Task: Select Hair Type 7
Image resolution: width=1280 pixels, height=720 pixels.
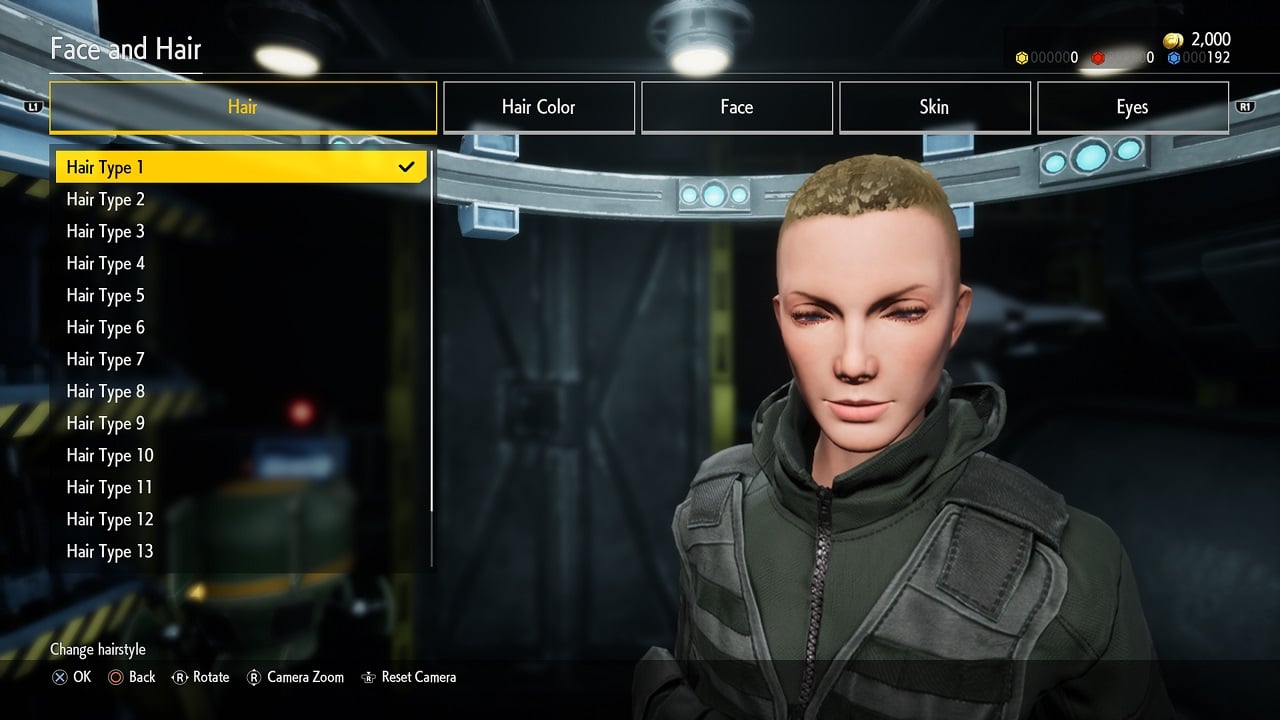Action: [240, 359]
